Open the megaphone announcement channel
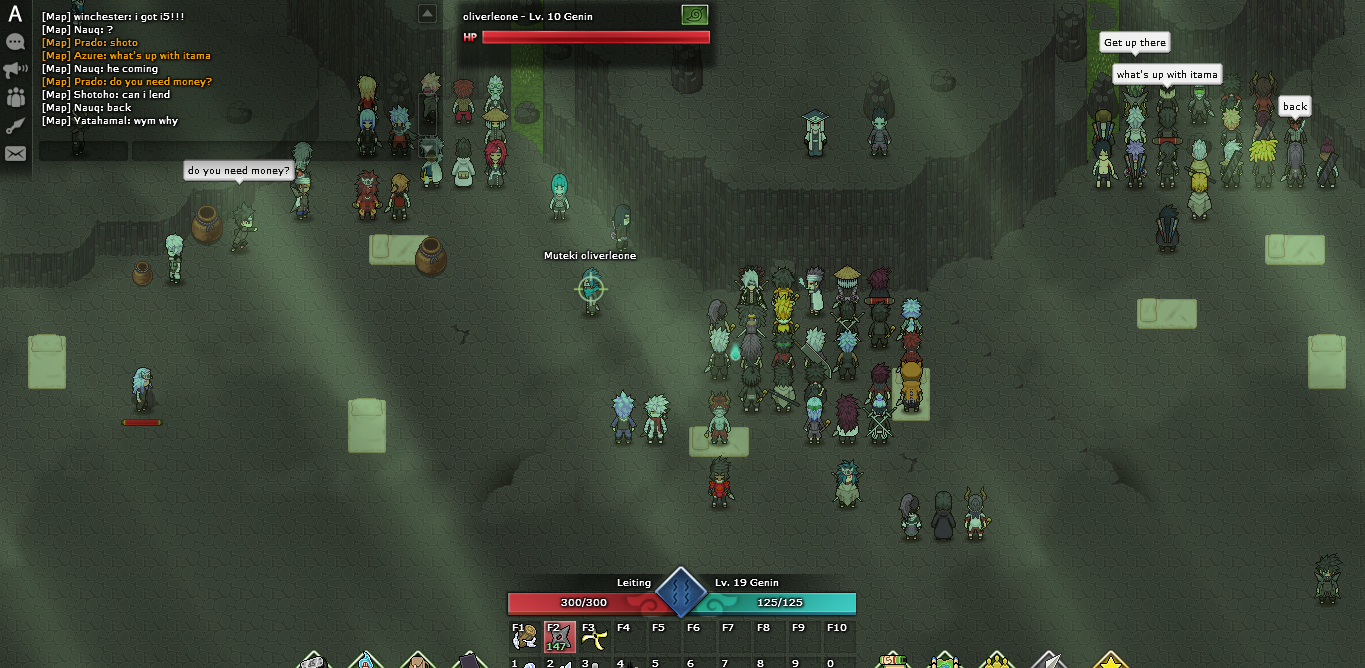The height and width of the screenshot is (668, 1365). click(15, 70)
